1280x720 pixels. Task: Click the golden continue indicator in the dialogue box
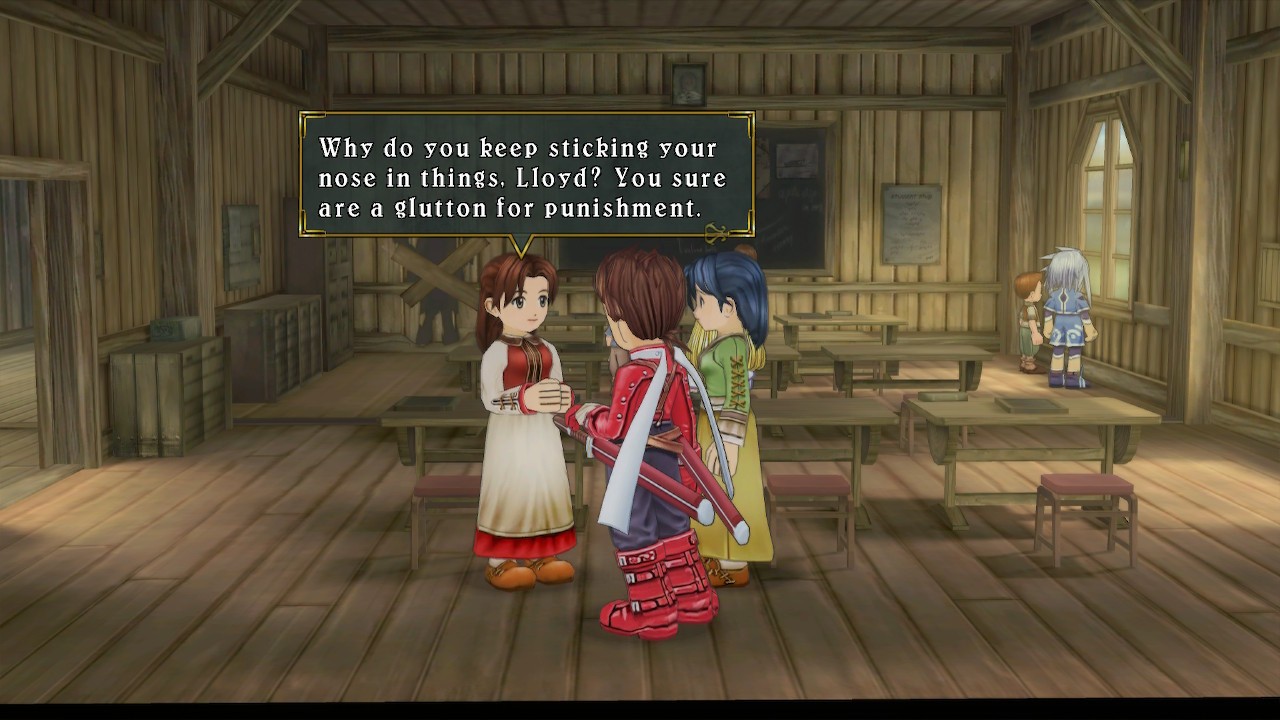click(715, 233)
